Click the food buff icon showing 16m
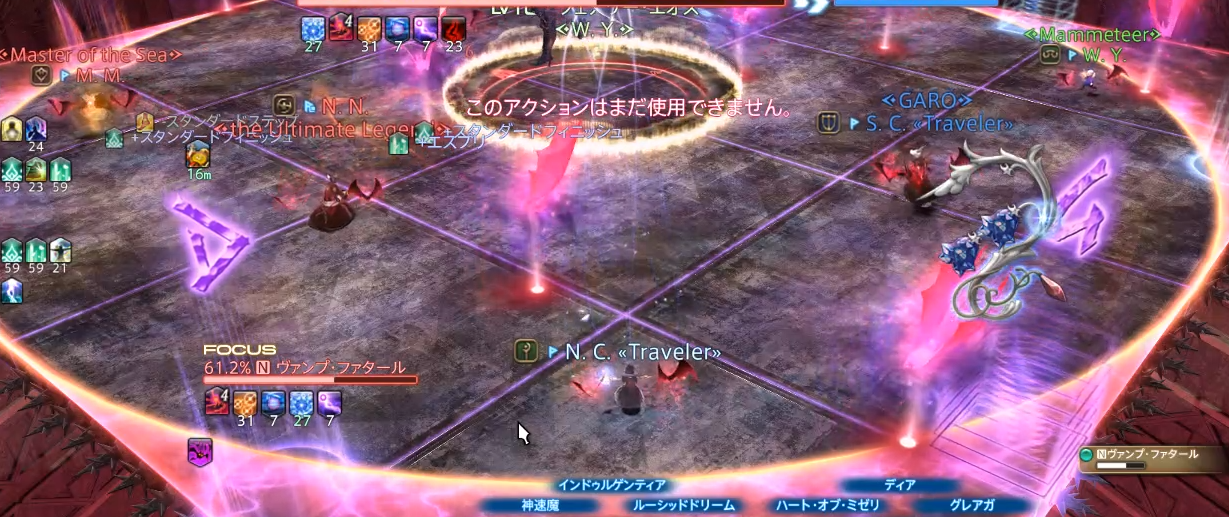1229x517 pixels. click(197, 155)
